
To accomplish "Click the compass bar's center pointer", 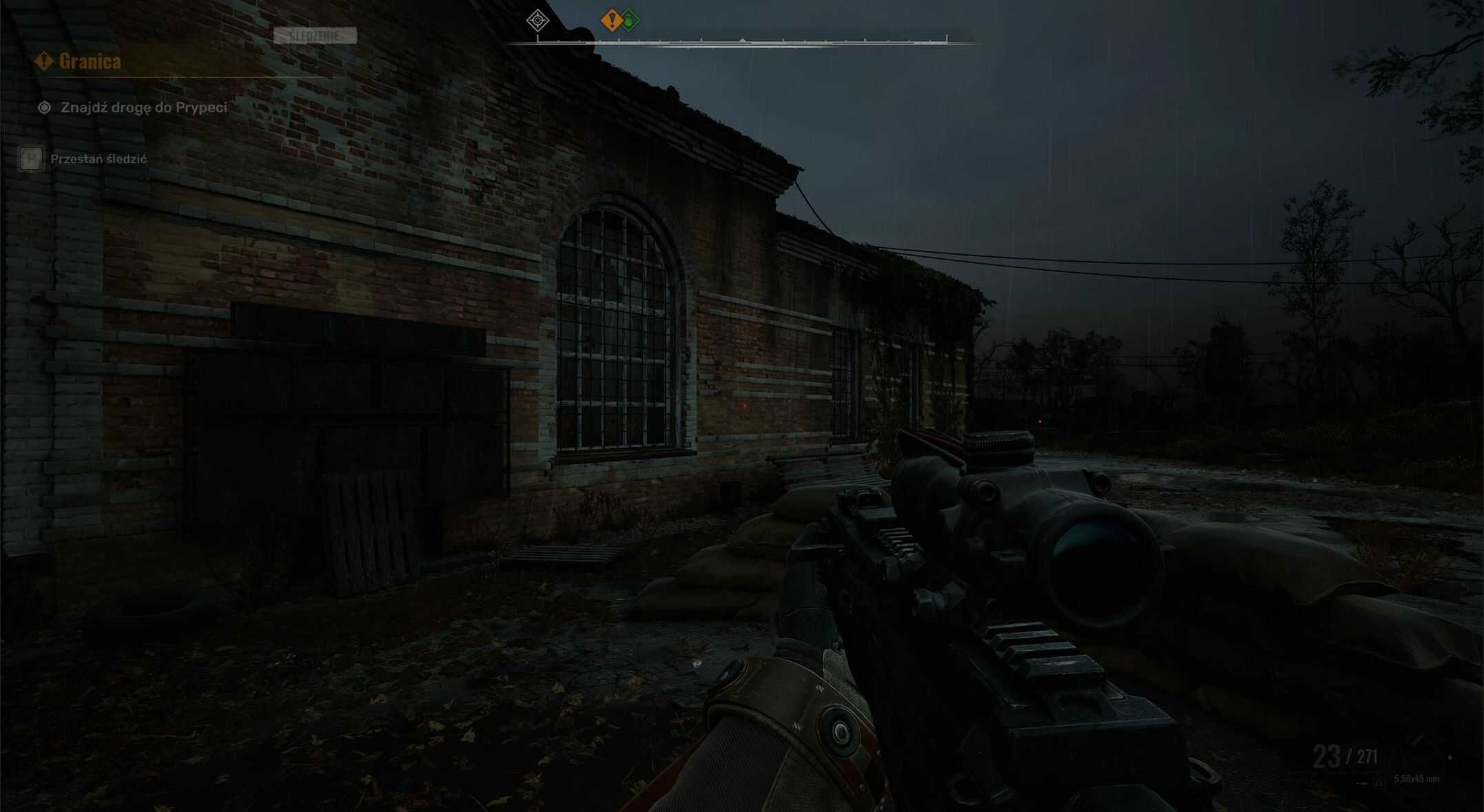I will pyautogui.click(x=742, y=41).
